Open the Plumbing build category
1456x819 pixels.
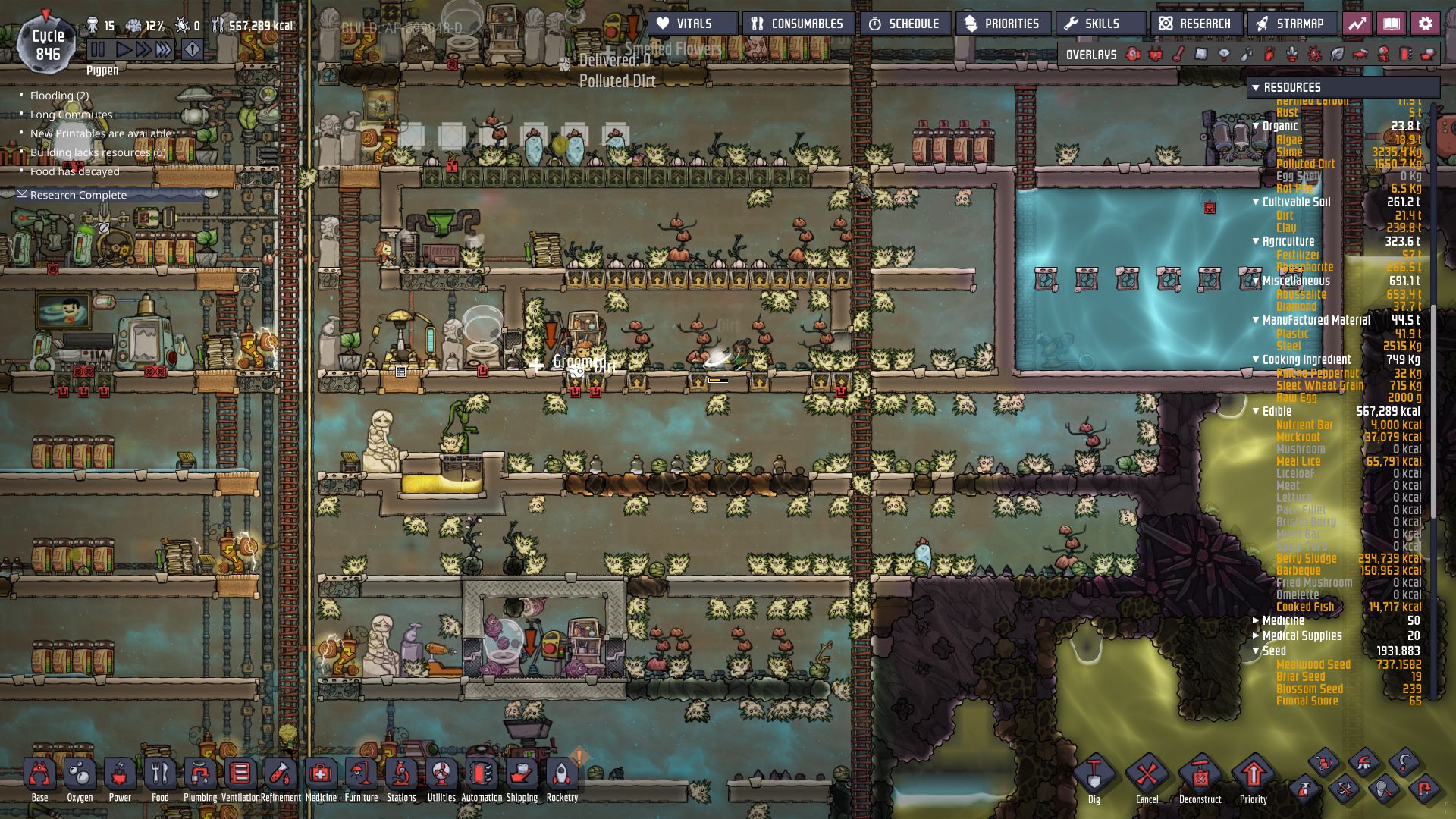200,775
